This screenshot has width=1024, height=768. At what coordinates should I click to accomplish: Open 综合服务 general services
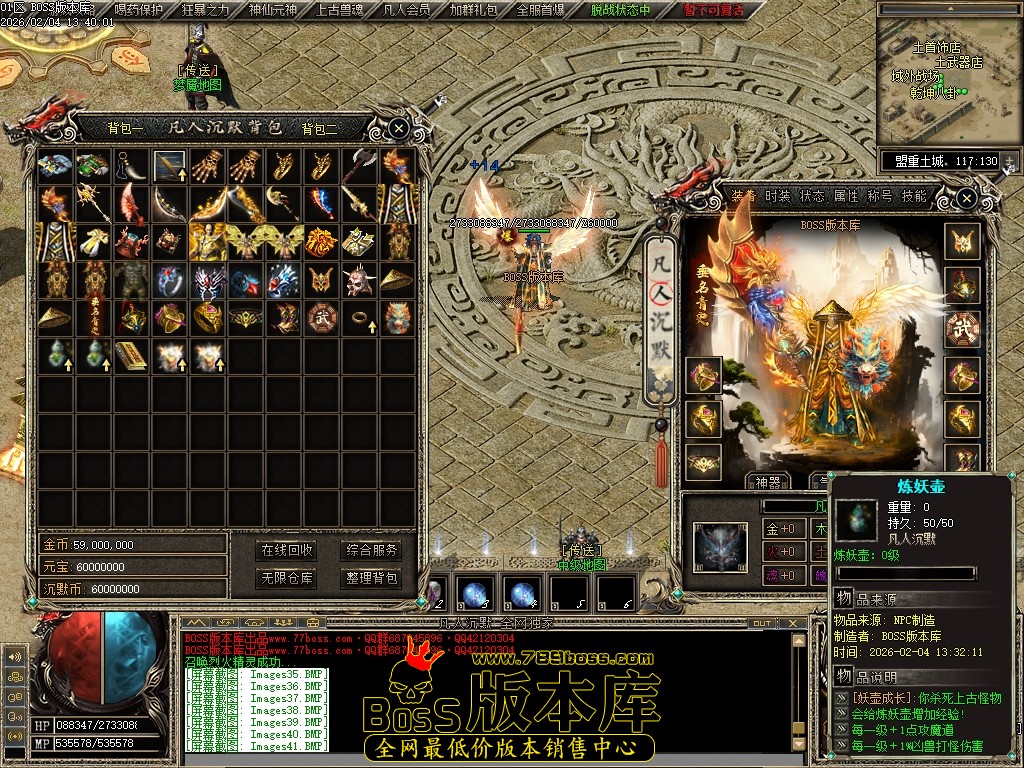click(x=371, y=550)
